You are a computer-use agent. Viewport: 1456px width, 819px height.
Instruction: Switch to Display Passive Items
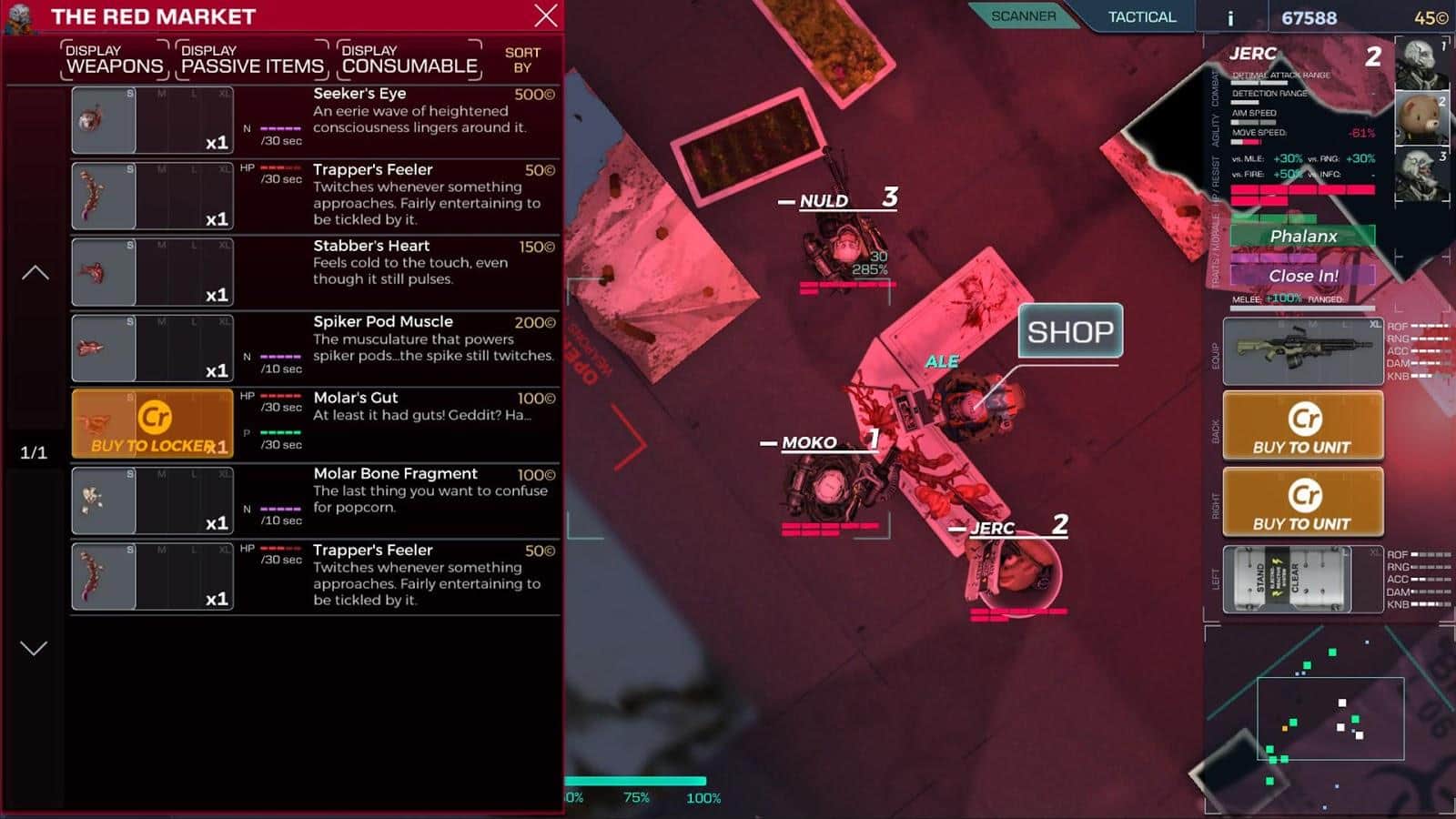(x=252, y=59)
